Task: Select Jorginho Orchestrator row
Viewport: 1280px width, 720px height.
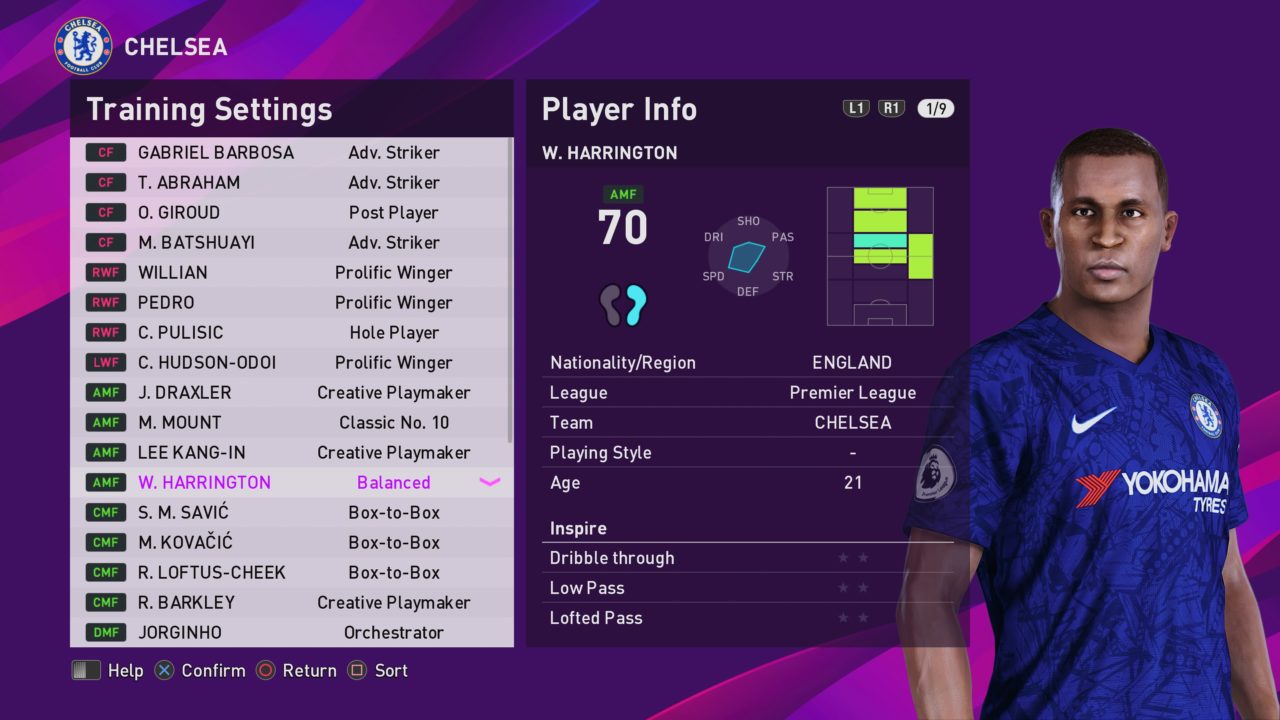Action: [x=290, y=633]
